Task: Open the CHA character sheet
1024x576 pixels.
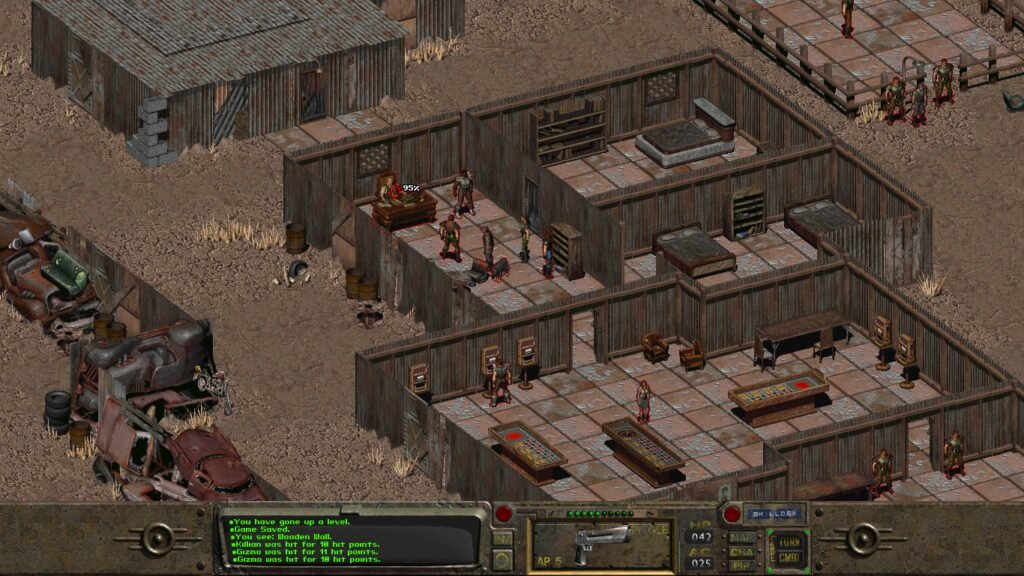Action: [741, 551]
